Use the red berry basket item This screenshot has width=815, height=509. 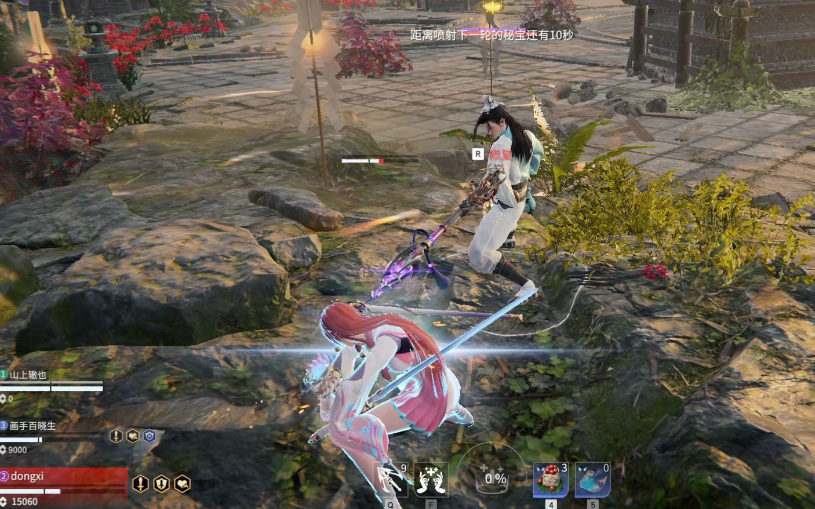pyautogui.click(x=550, y=479)
